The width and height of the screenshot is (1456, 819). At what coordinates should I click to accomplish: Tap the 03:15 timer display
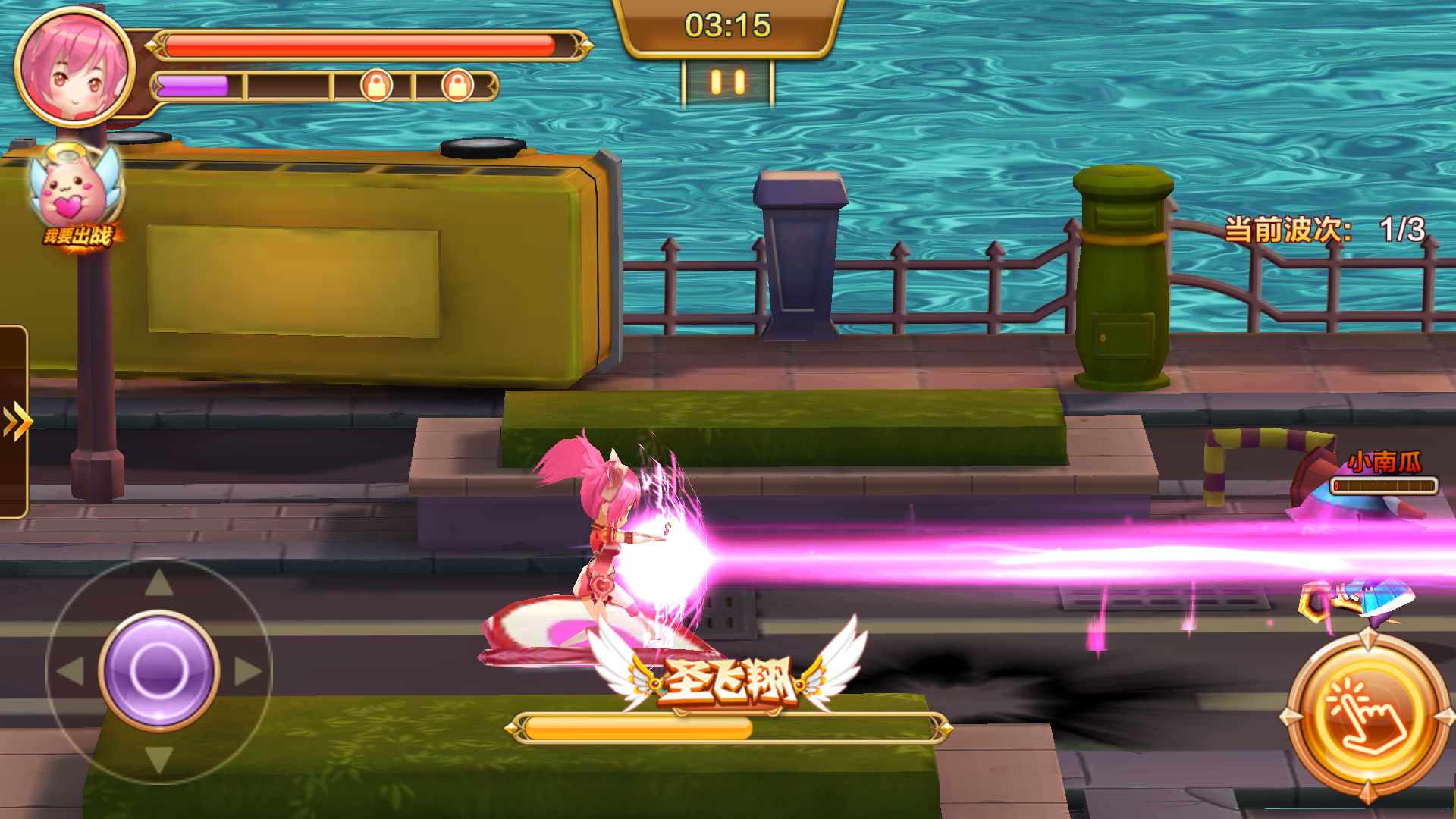[x=726, y=24]
